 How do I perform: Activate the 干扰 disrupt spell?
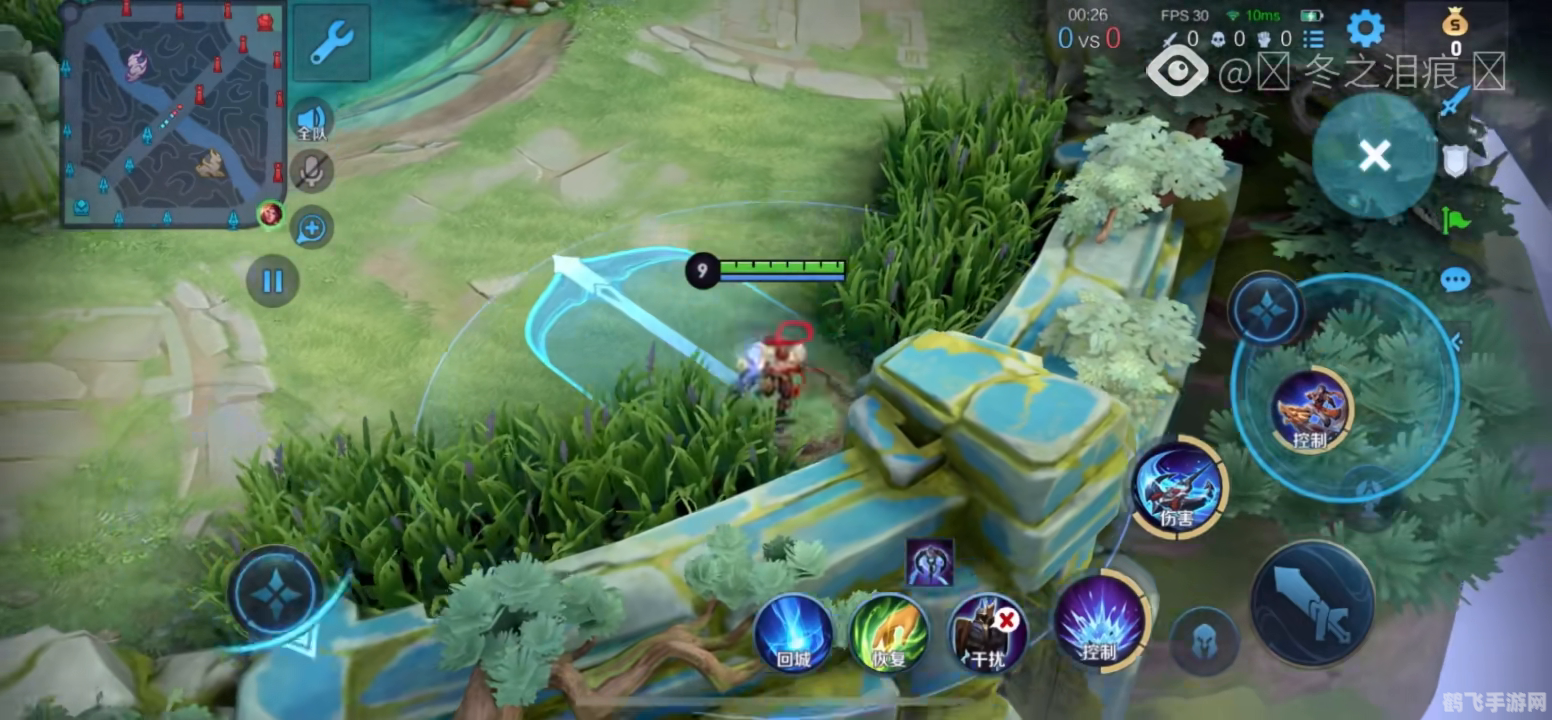[987, 632]
